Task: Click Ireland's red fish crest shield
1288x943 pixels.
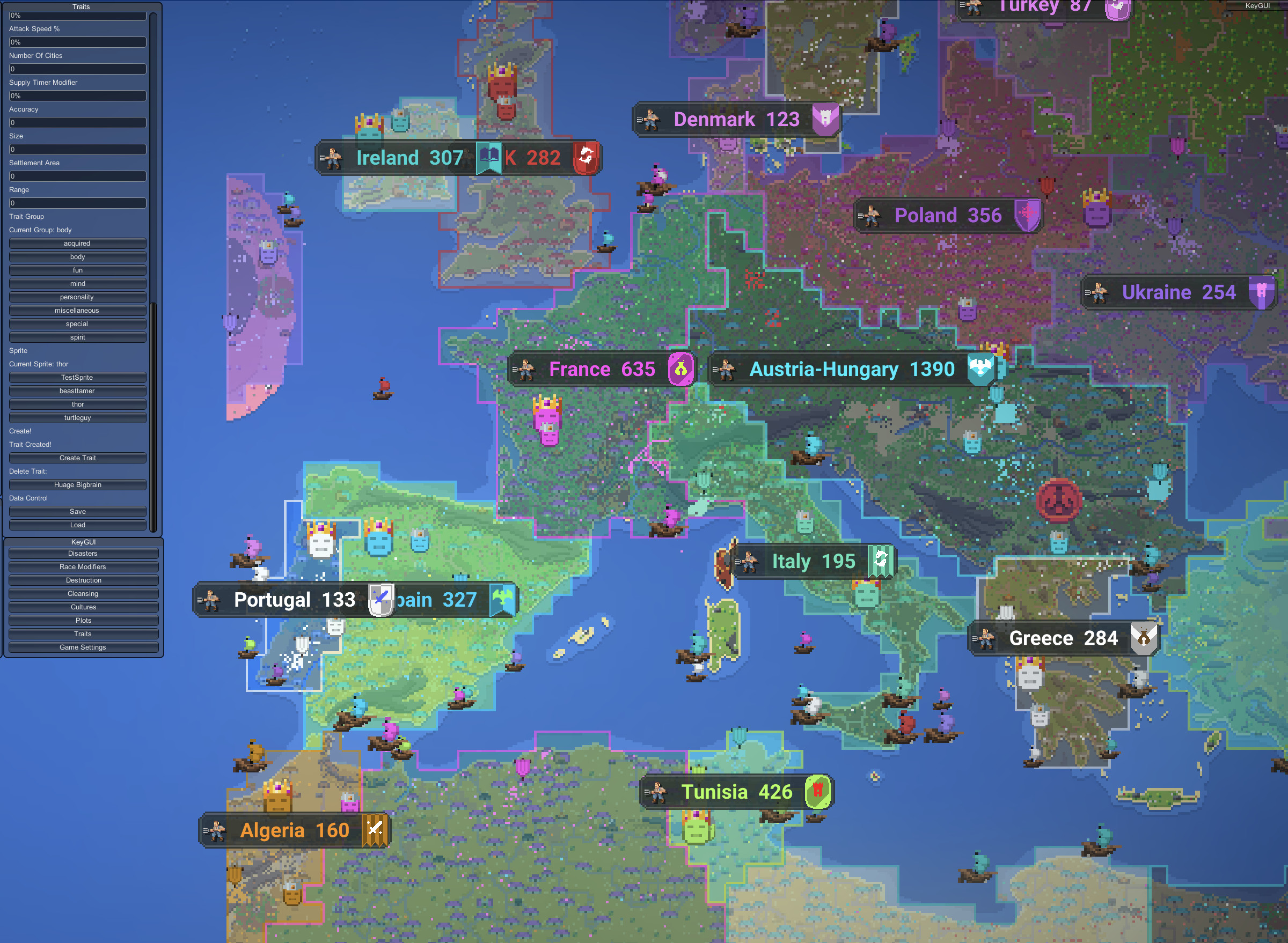Action: [587, 158]
